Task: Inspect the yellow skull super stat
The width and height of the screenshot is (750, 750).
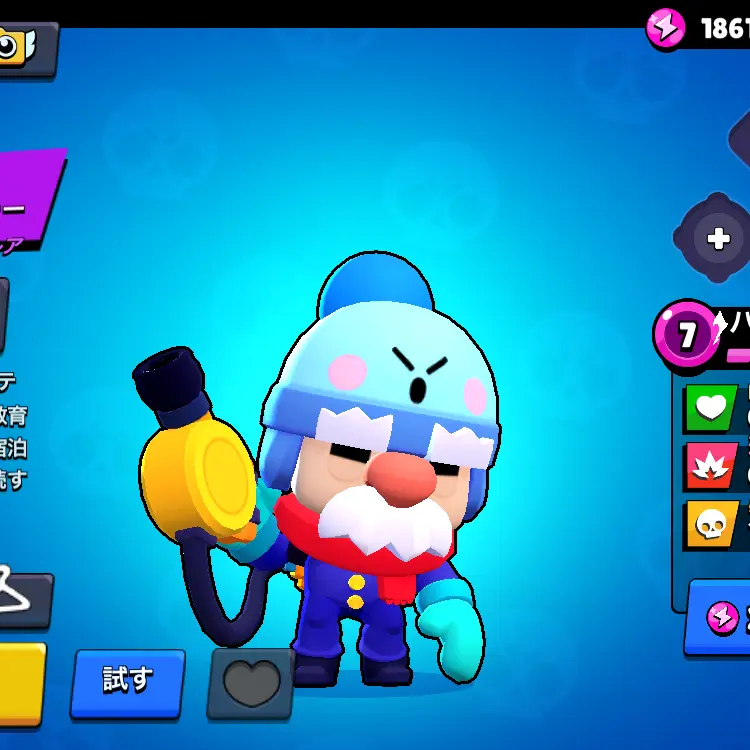Action: [709, 523]
